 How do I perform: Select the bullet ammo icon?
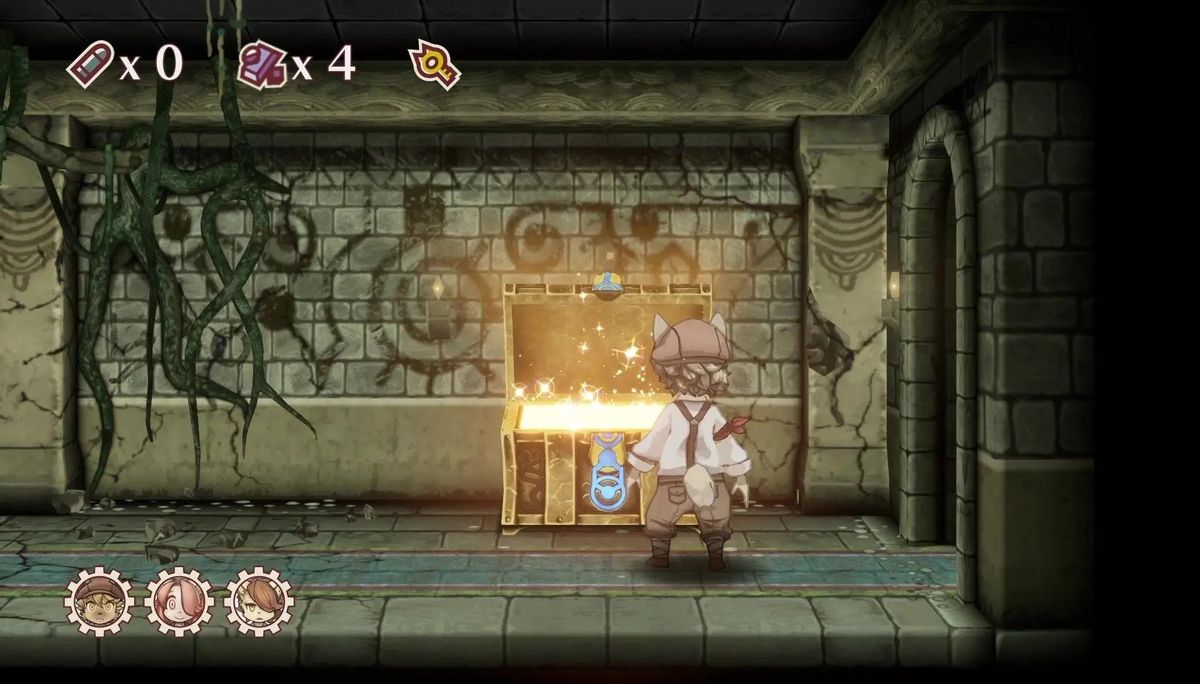pyautogui.click(x=90, y=65)
